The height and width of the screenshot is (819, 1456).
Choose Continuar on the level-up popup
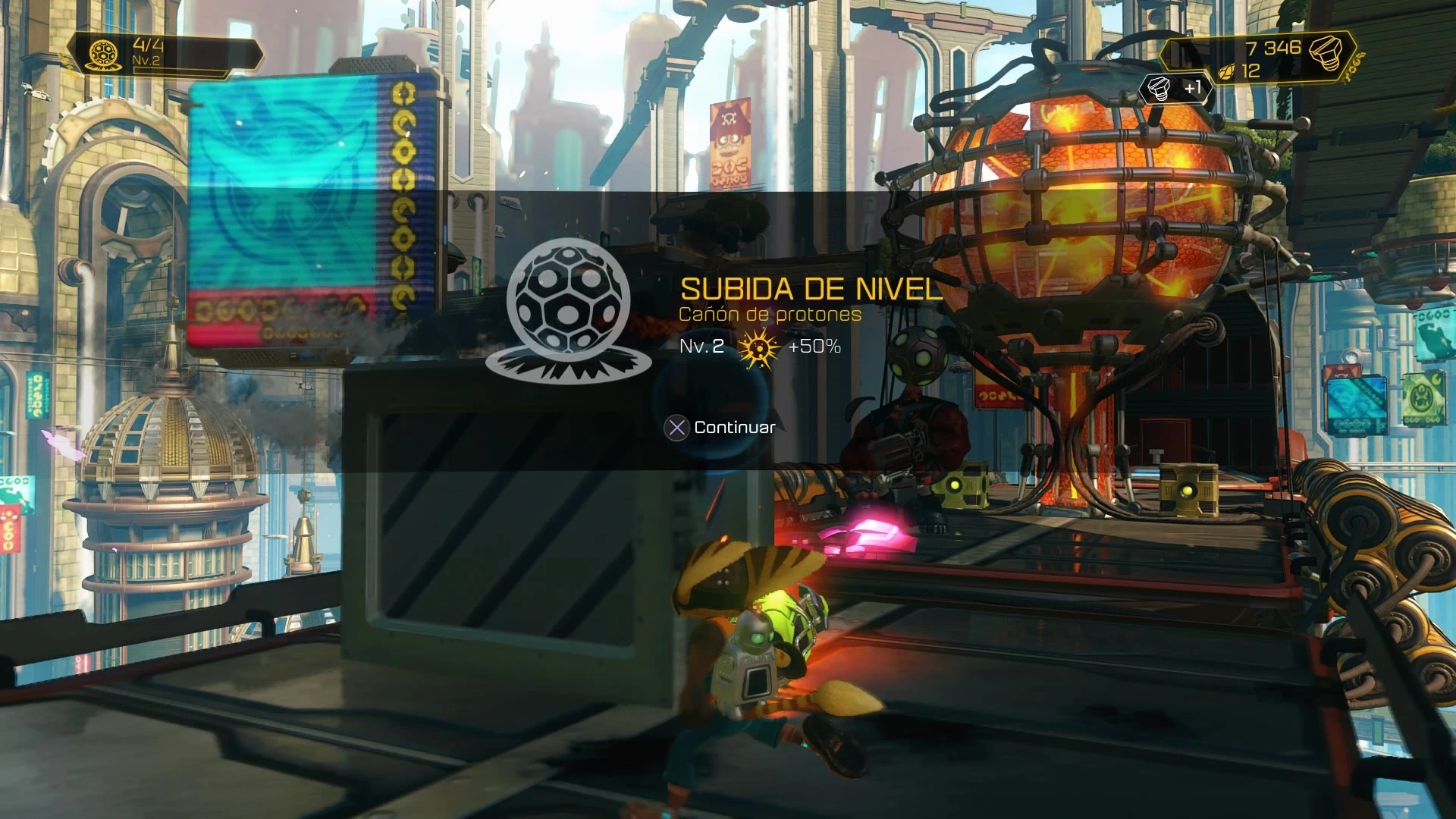coord(720,428)
